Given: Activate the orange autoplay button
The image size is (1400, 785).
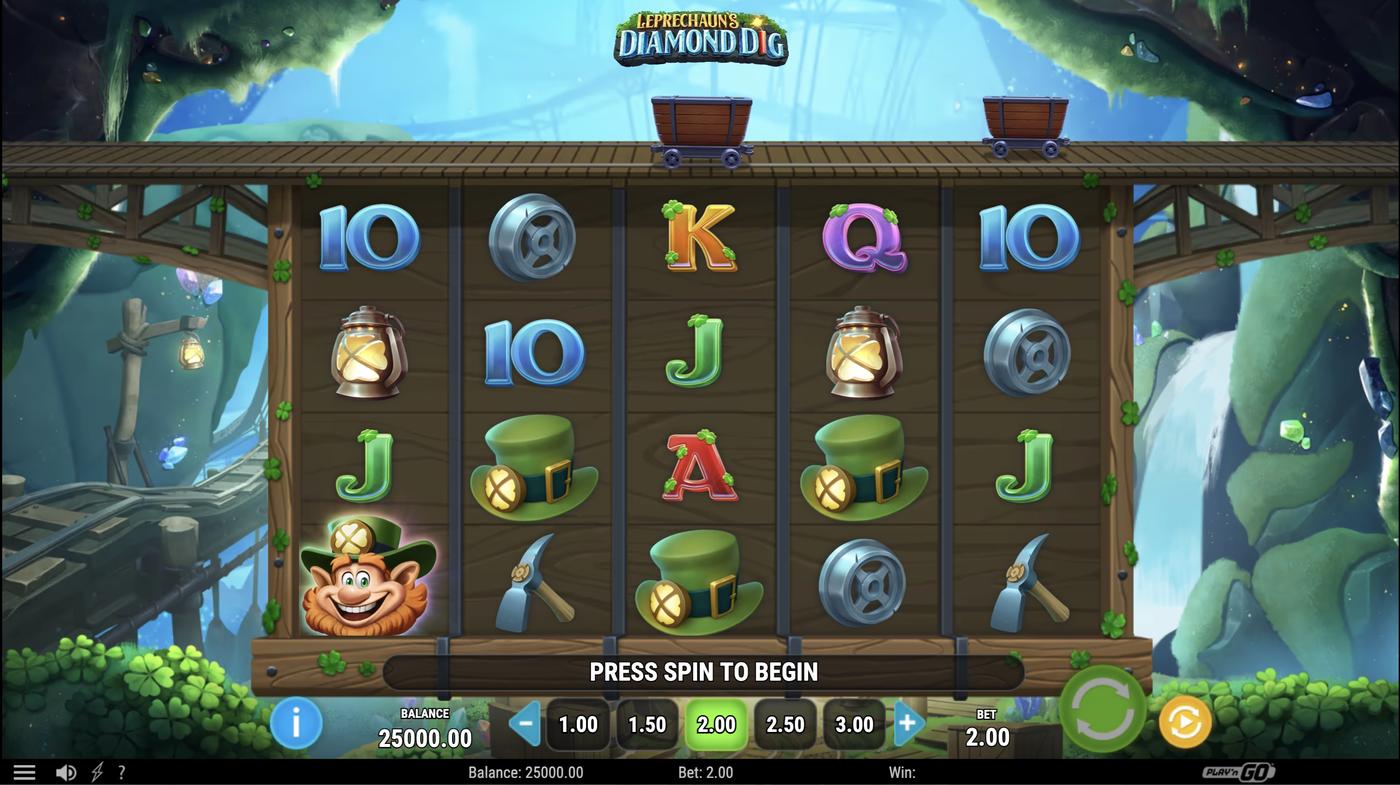Looking at the screenshot, I should coord(1183,722).
